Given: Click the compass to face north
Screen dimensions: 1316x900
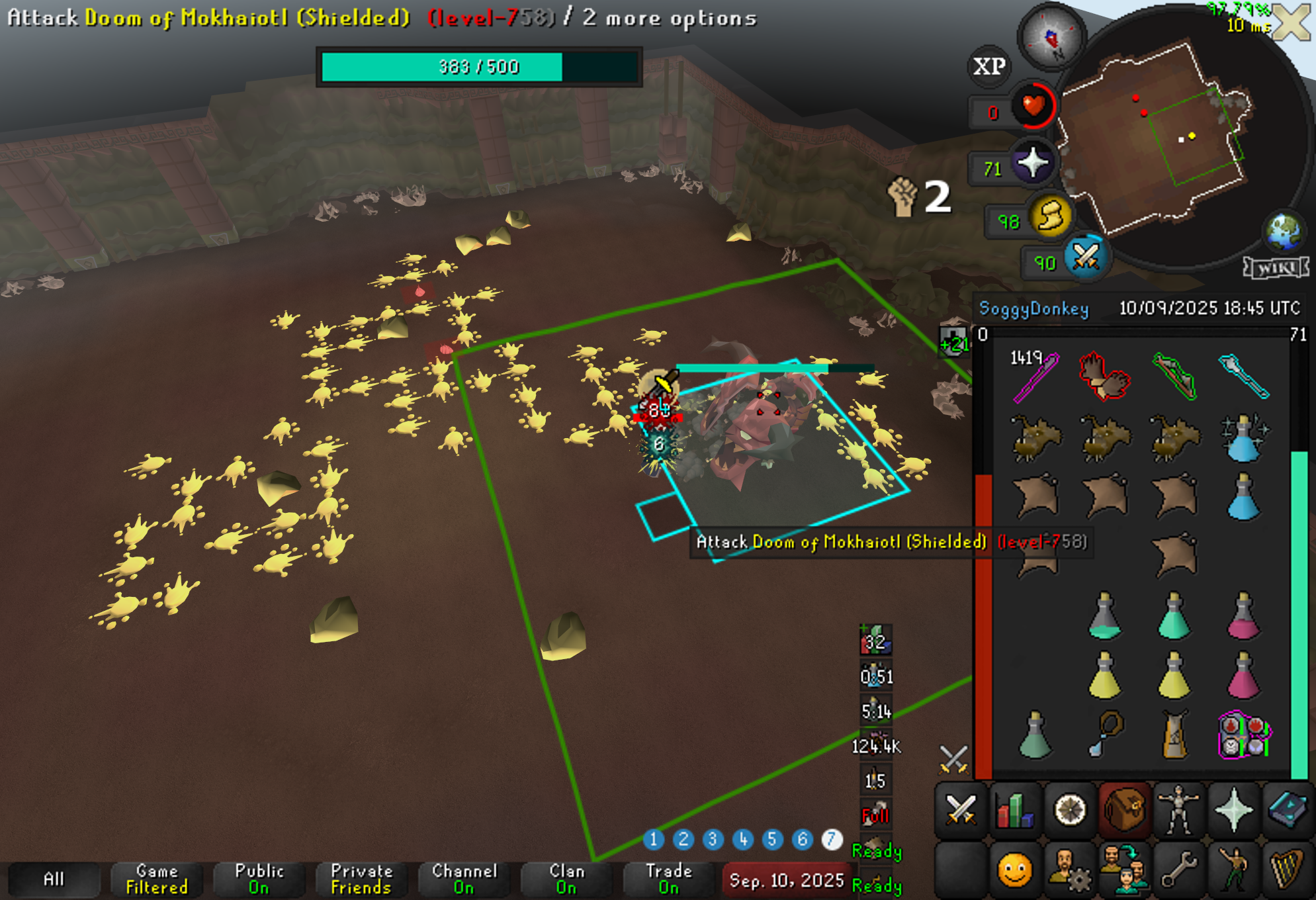Looking at the screenshot, I should click(1051, 37).
